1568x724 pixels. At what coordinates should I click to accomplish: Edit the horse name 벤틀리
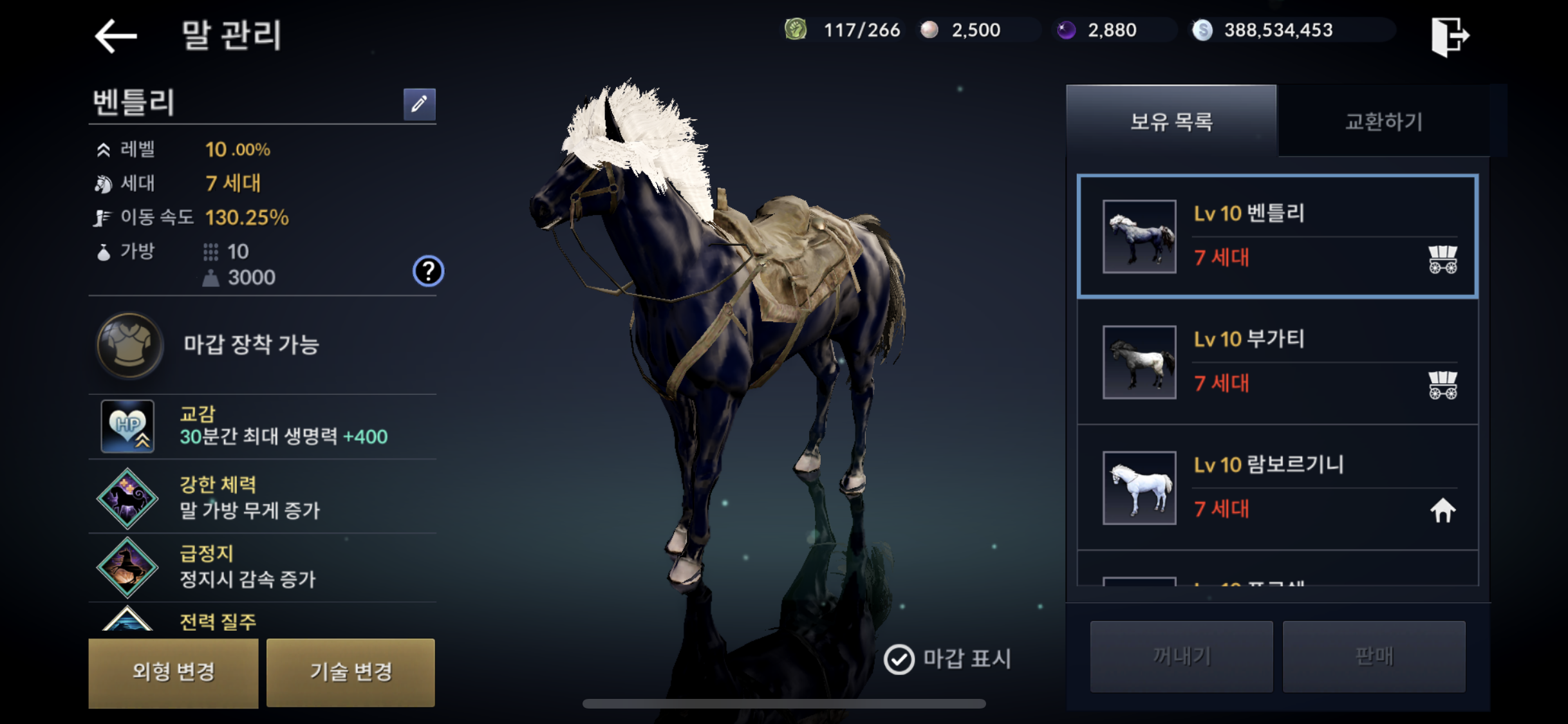click(x=419, y=104)
